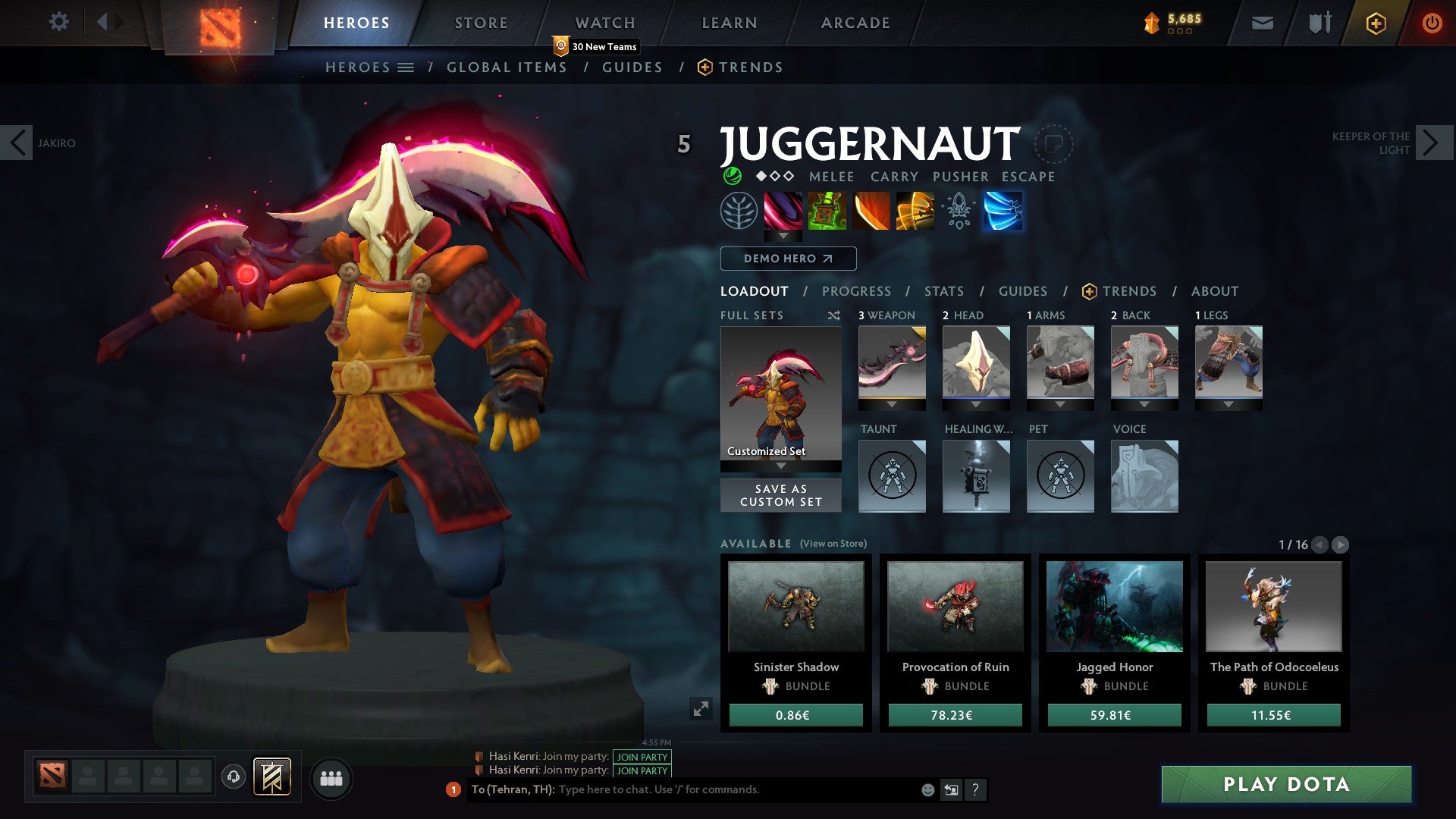This screenshot has height=819, width=1456.
Task: Click the DEMO HERO button
Action: pos(788,259)
